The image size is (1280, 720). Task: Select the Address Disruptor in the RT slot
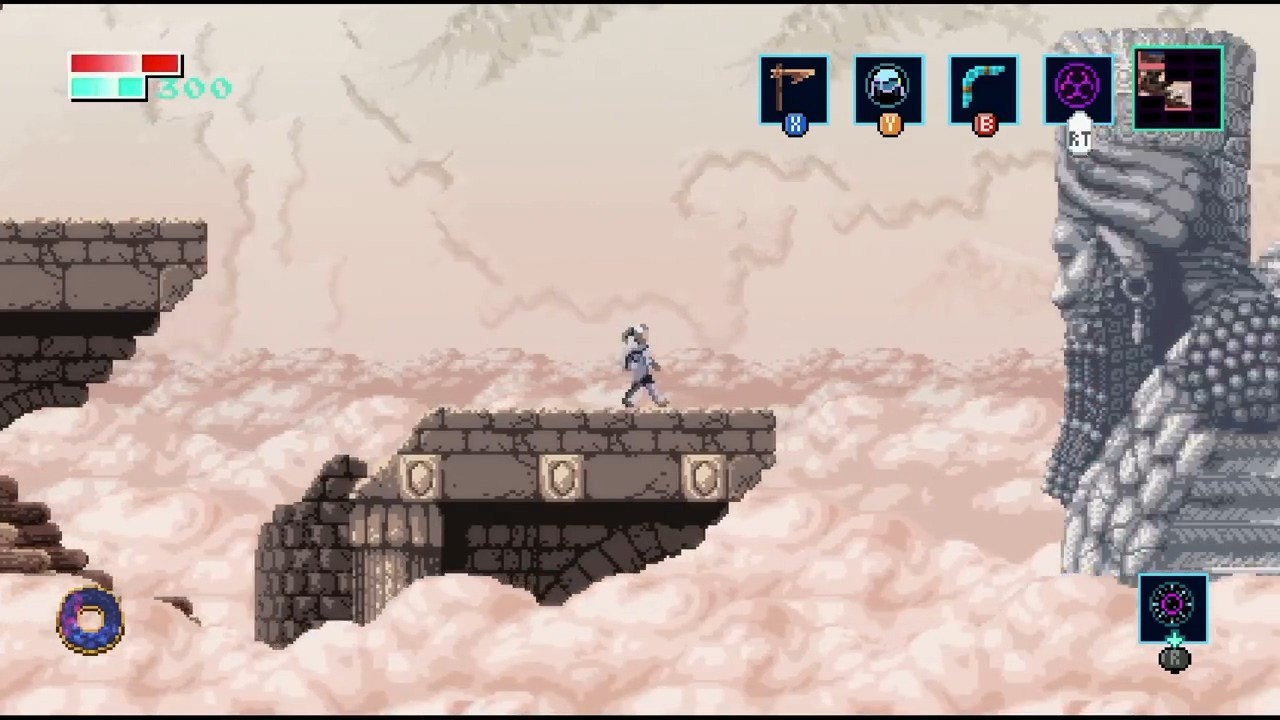tap(1078, 88)
